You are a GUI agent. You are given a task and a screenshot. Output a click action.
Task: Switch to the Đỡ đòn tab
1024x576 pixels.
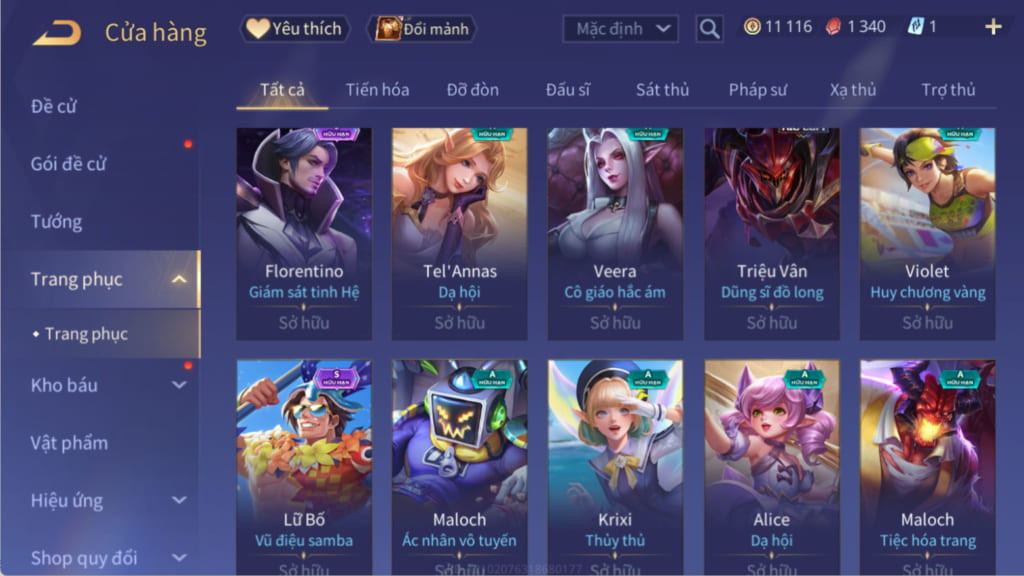coord(472,90)
